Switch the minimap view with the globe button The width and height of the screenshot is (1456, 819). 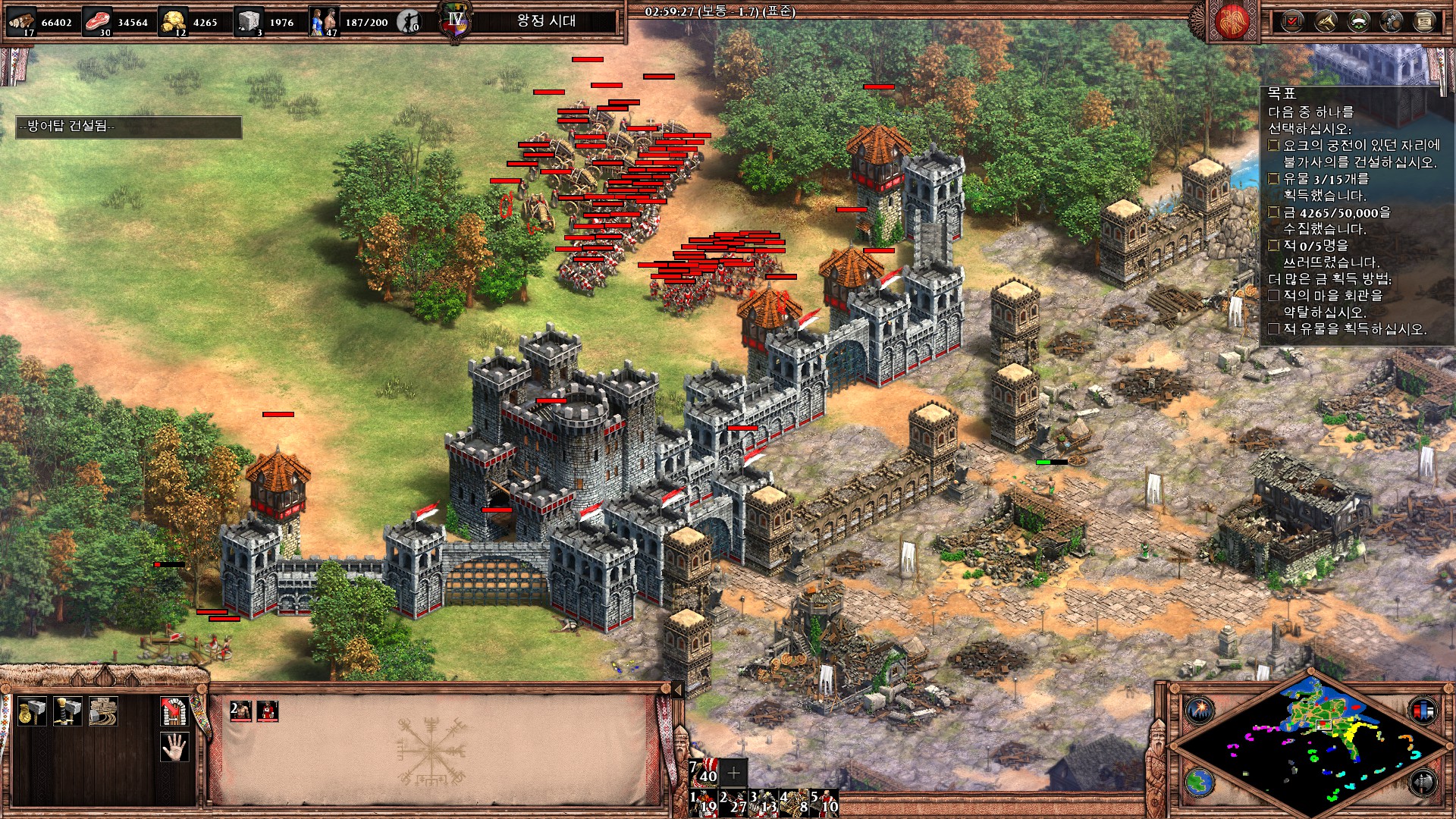pos(1200,783)
